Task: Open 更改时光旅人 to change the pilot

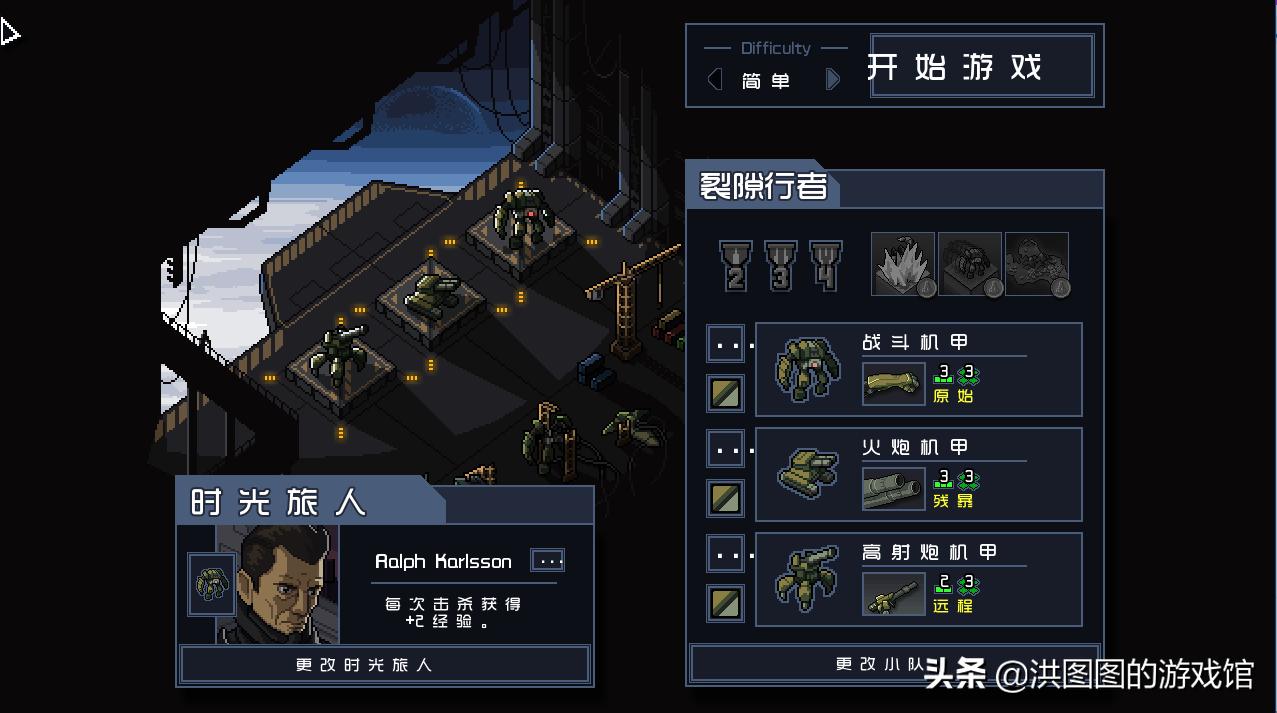Action: click(x=384, y=665)
